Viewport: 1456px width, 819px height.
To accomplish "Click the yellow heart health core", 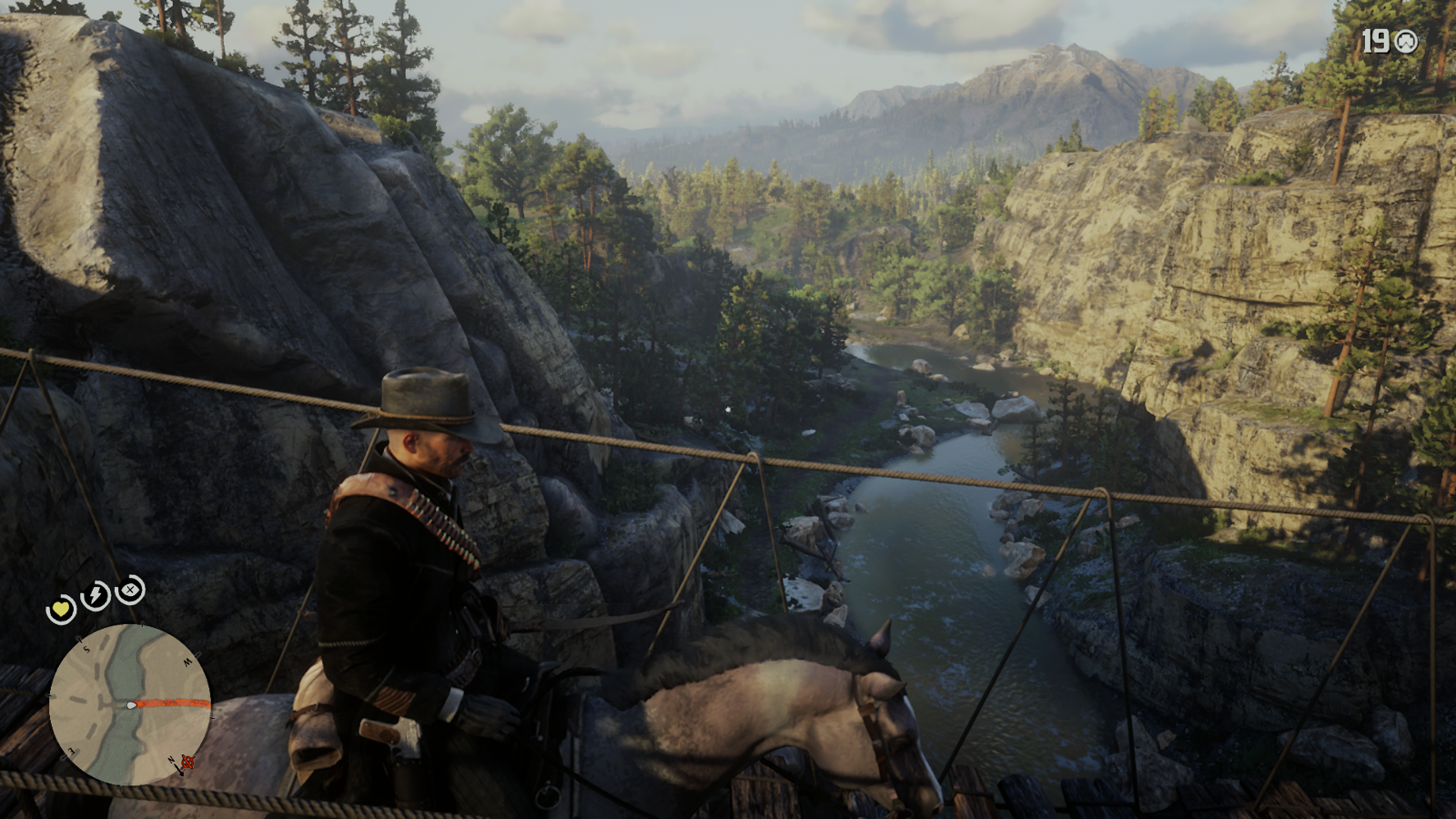I will pos(61,609).
